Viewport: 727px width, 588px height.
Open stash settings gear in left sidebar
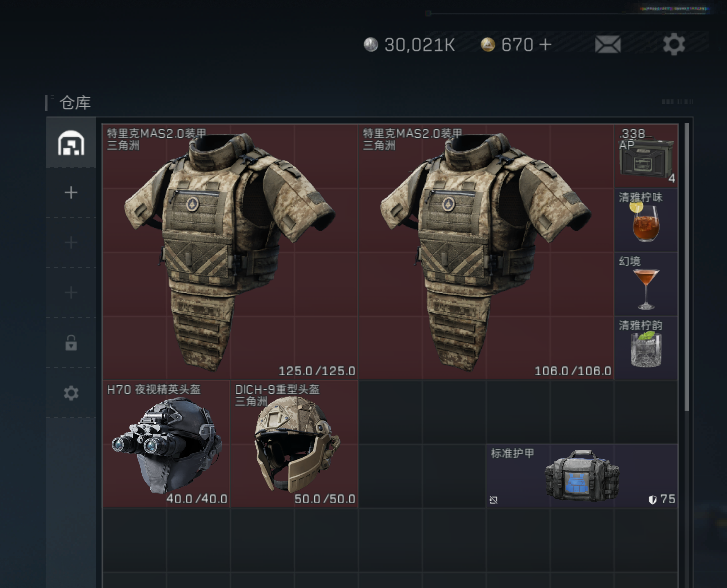pos(71,393)
